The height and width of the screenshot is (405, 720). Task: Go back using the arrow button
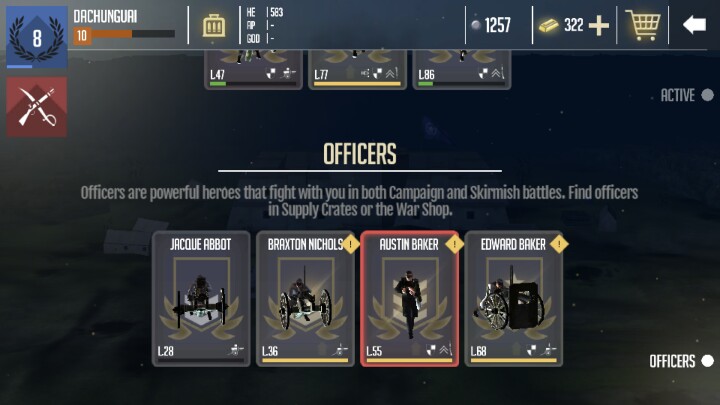(694, 25)
